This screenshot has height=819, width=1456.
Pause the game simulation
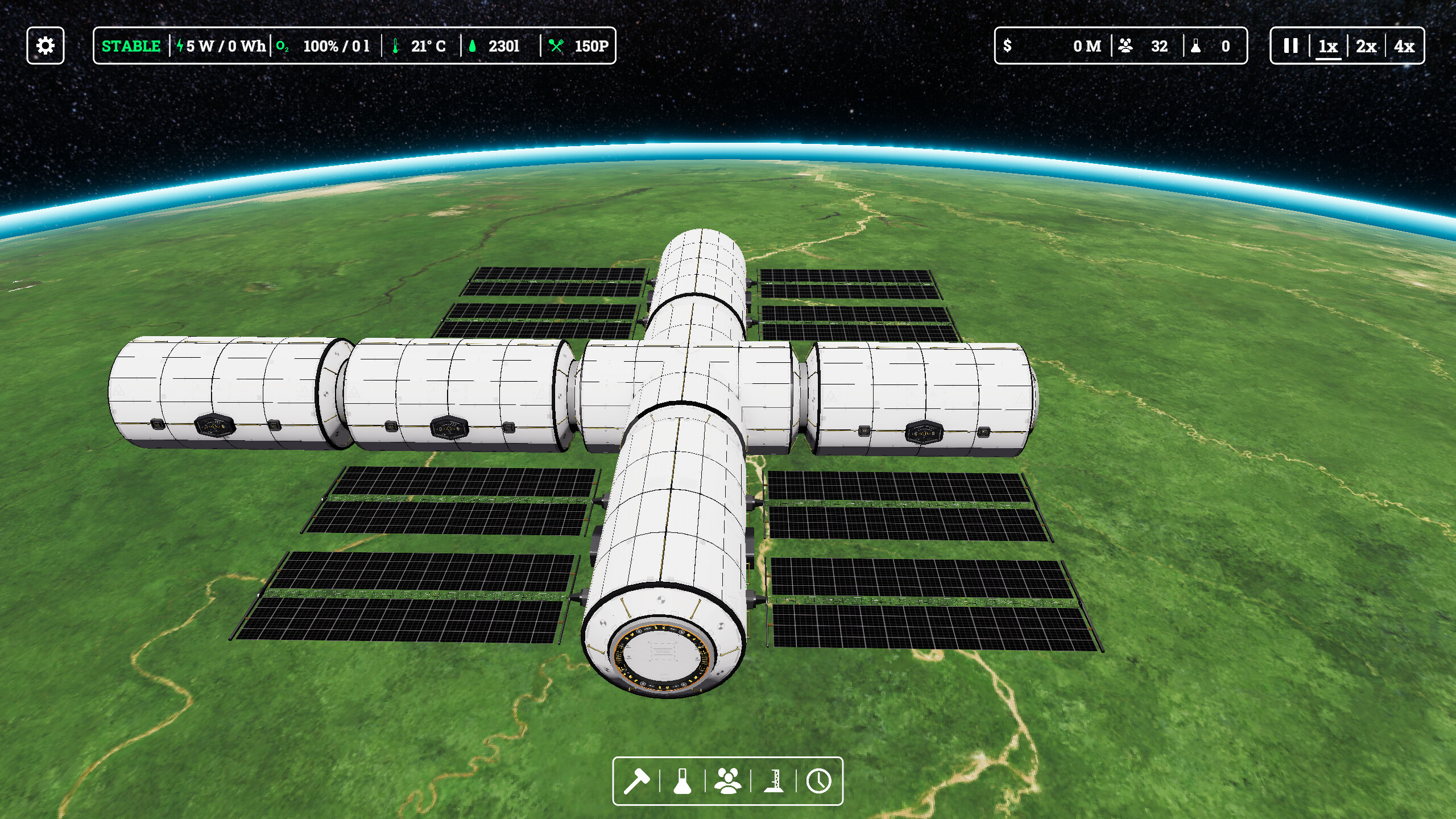1290,47
